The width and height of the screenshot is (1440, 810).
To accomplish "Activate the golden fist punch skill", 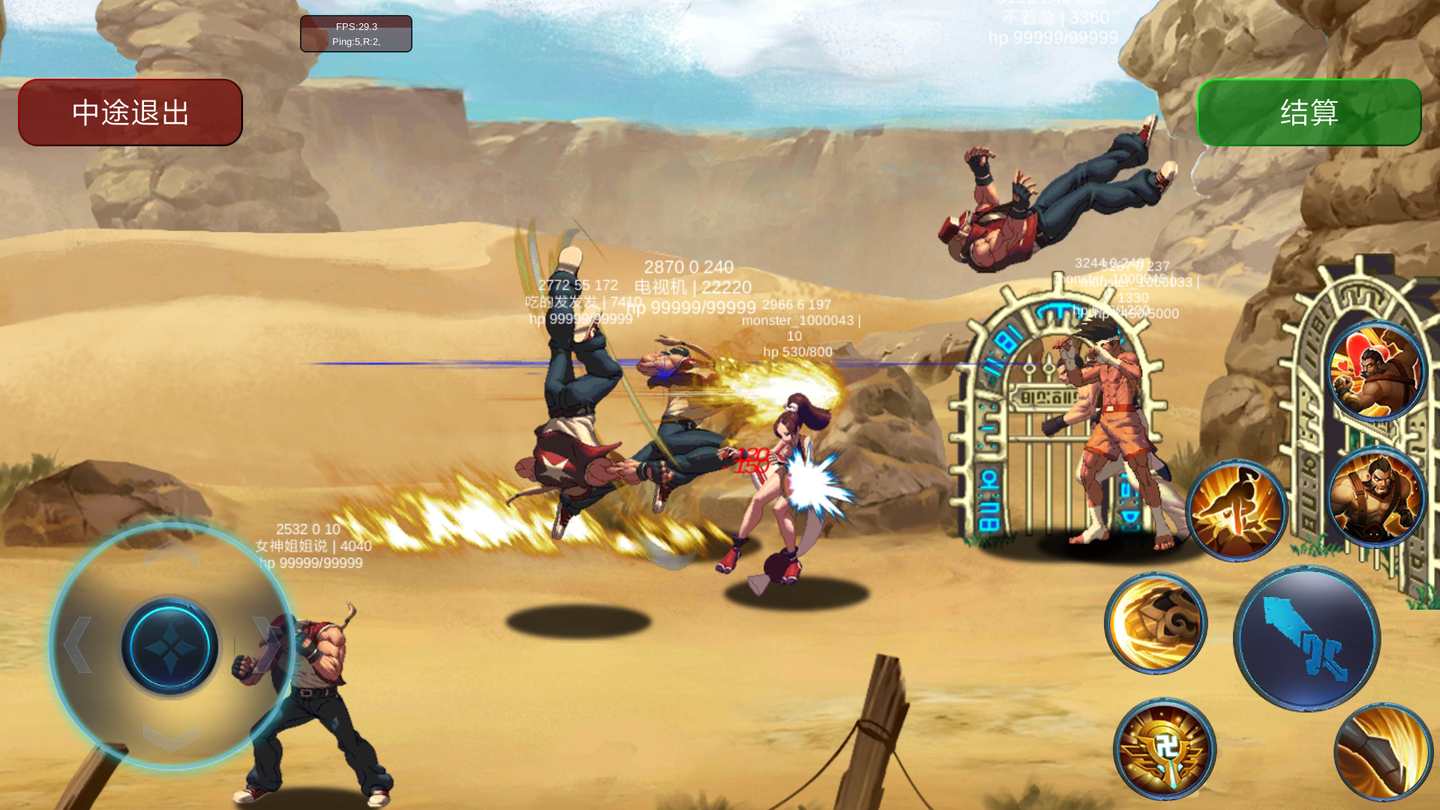I will pos(1156,623).
